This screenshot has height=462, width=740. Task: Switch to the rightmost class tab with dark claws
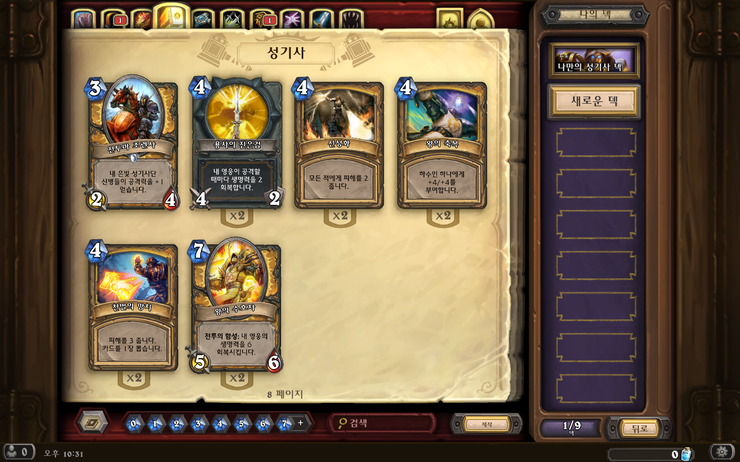351,19
